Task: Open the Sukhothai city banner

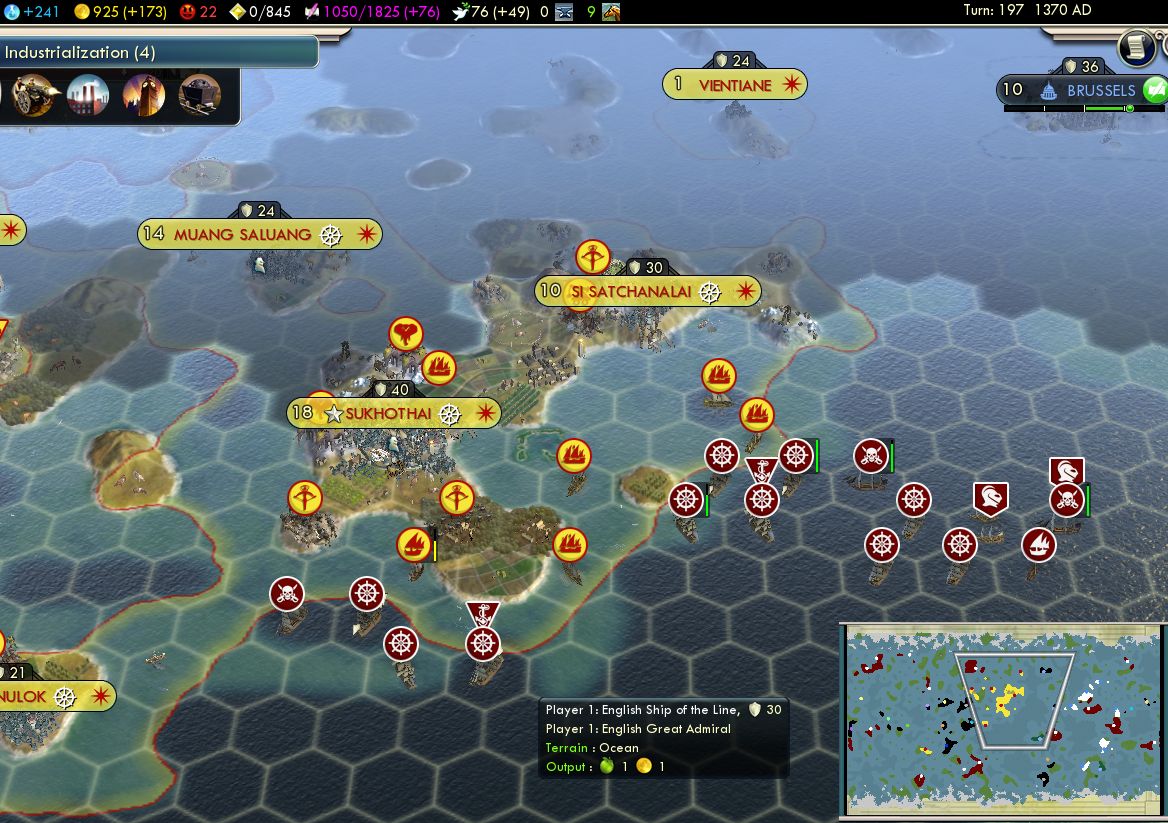Action: [394, 413]
